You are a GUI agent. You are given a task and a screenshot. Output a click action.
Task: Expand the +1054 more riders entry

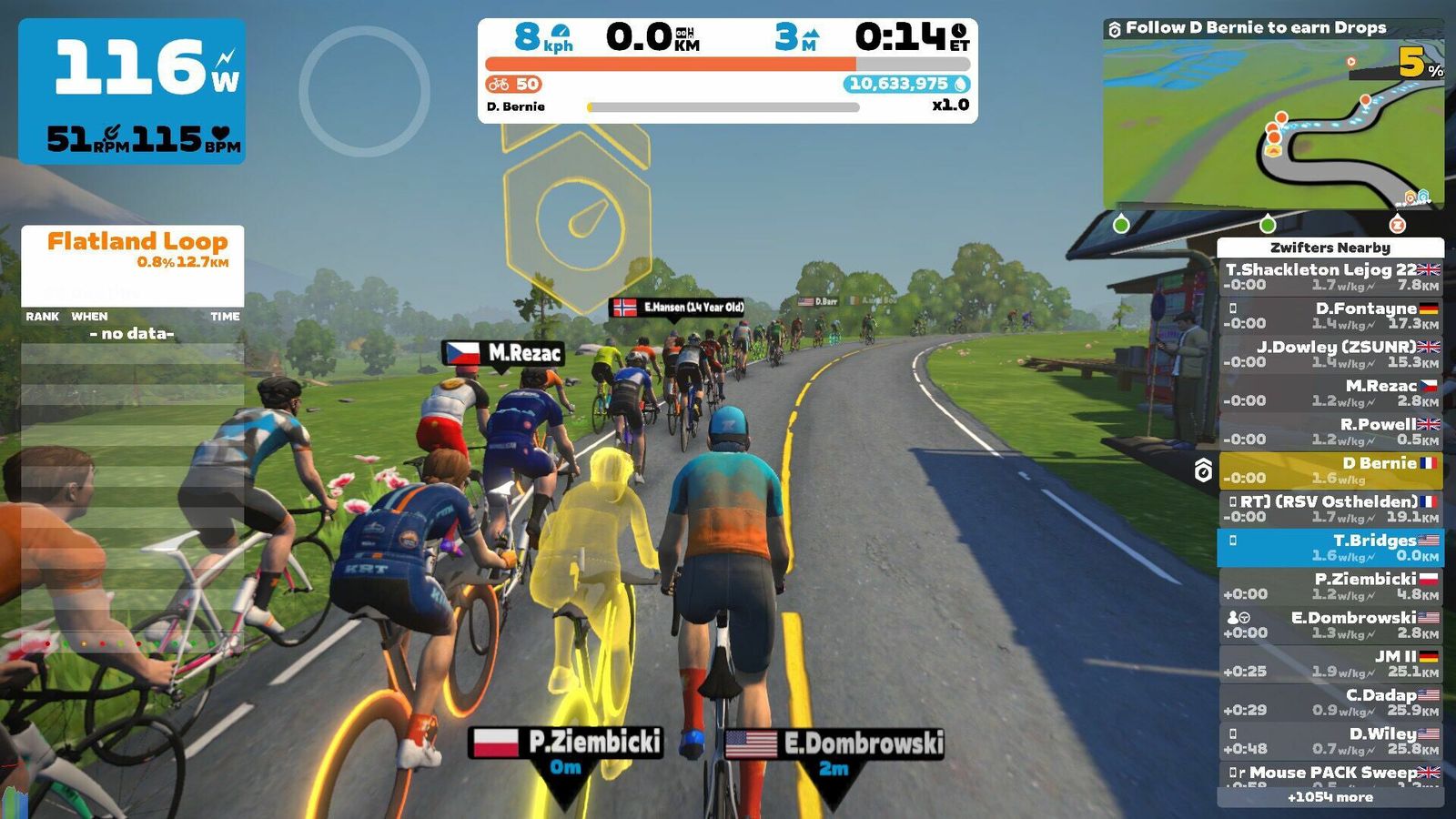1330,797
